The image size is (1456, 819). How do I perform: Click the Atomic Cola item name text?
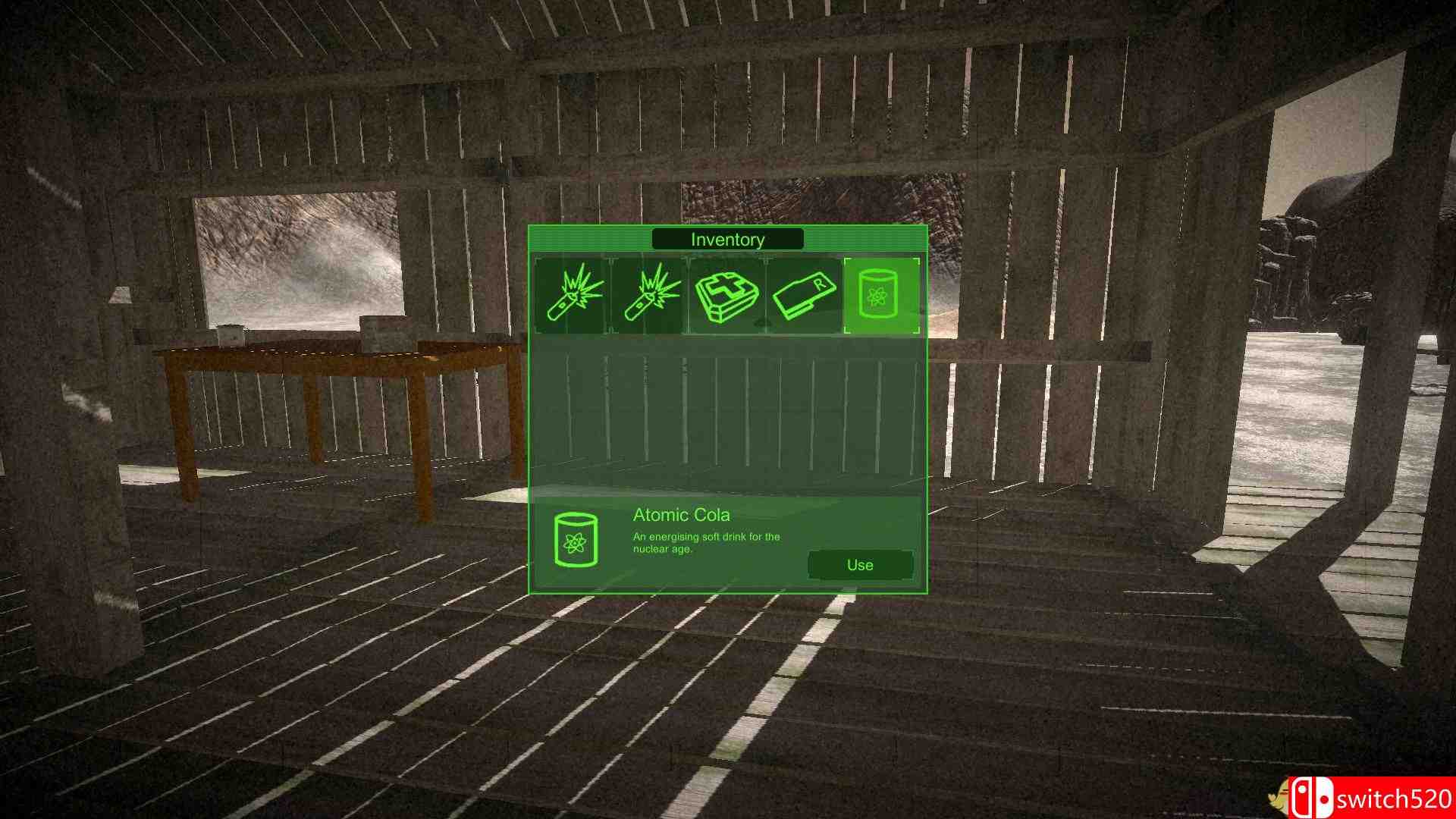pyautogui.click(x=680, y=514)
